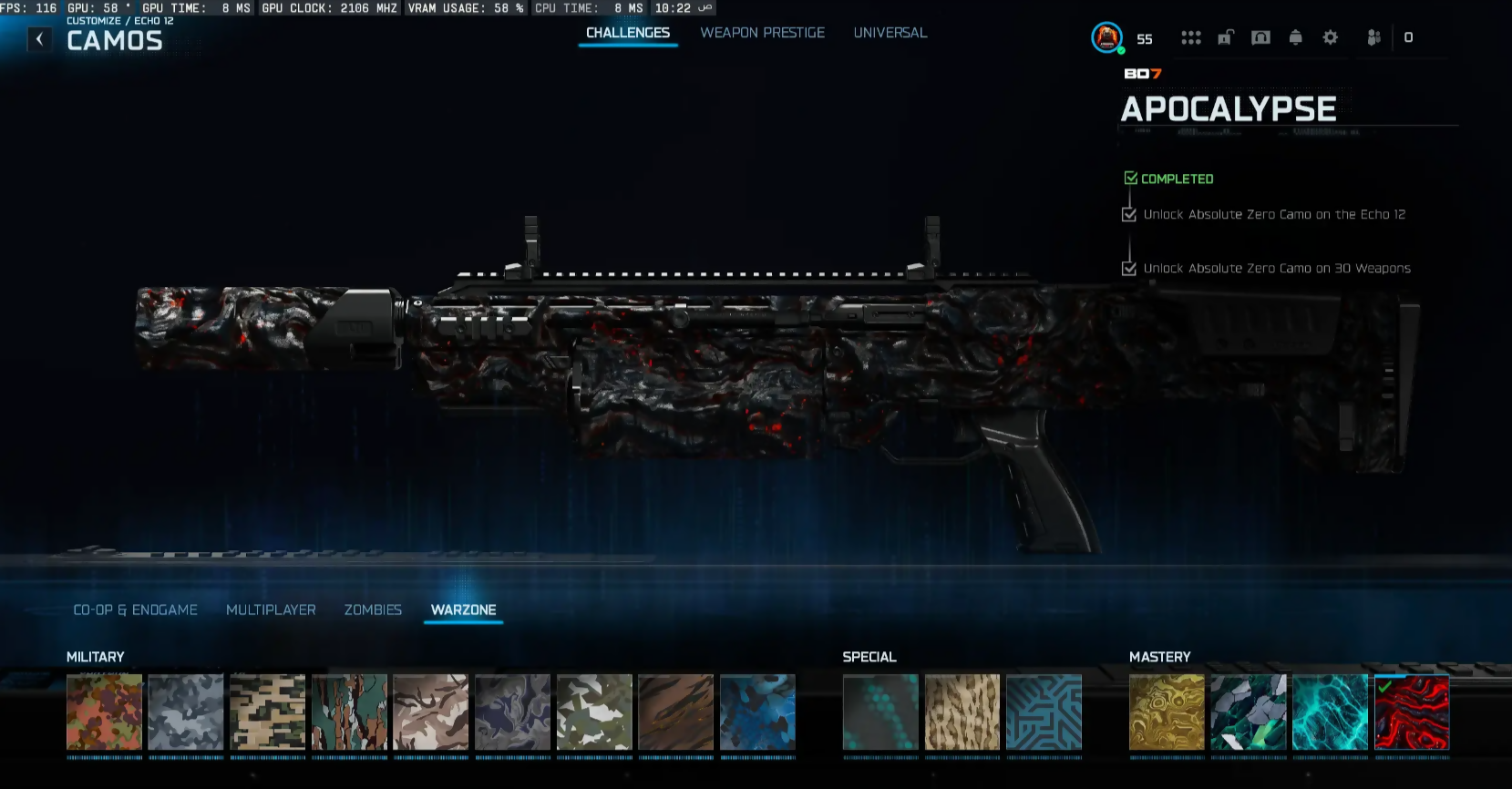Viewport: 1512px width, 789px height.
Task: Select the orange and green military camo
Action: pos(104,712)
